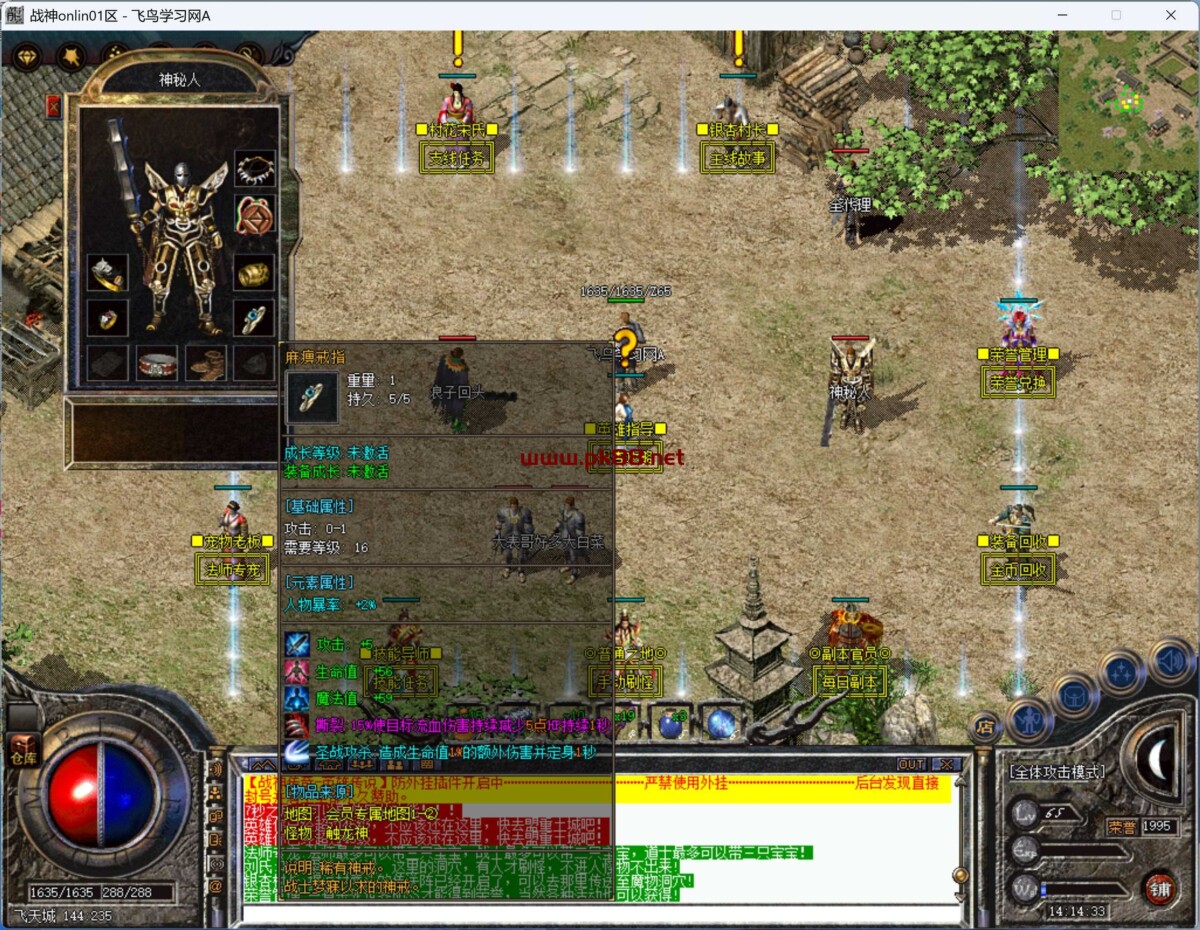Open the 店 shop button

click(984, 726)
